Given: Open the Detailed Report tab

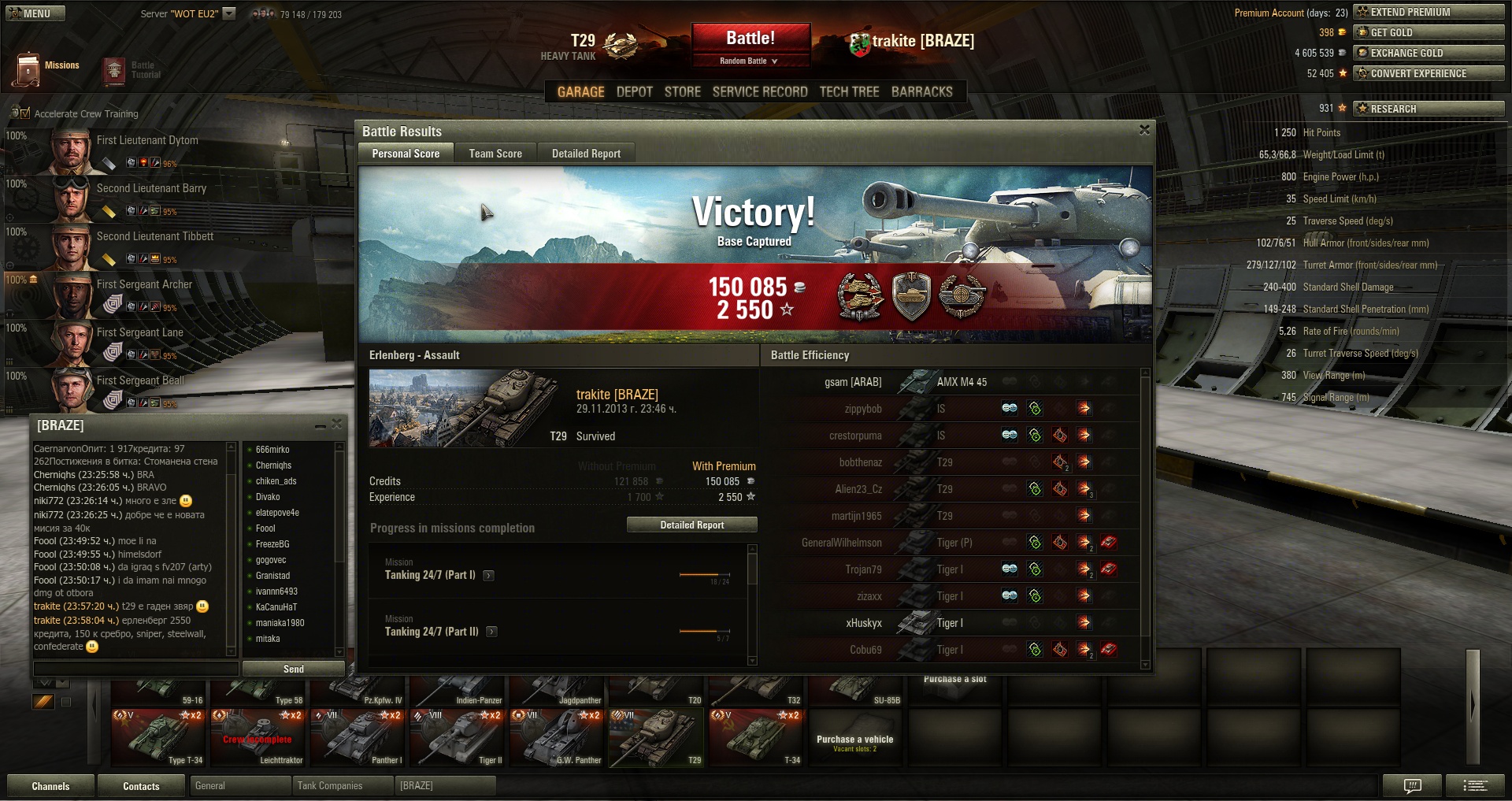Looking at the screenshot, I should pyautogui.click(x=586, y=154).
